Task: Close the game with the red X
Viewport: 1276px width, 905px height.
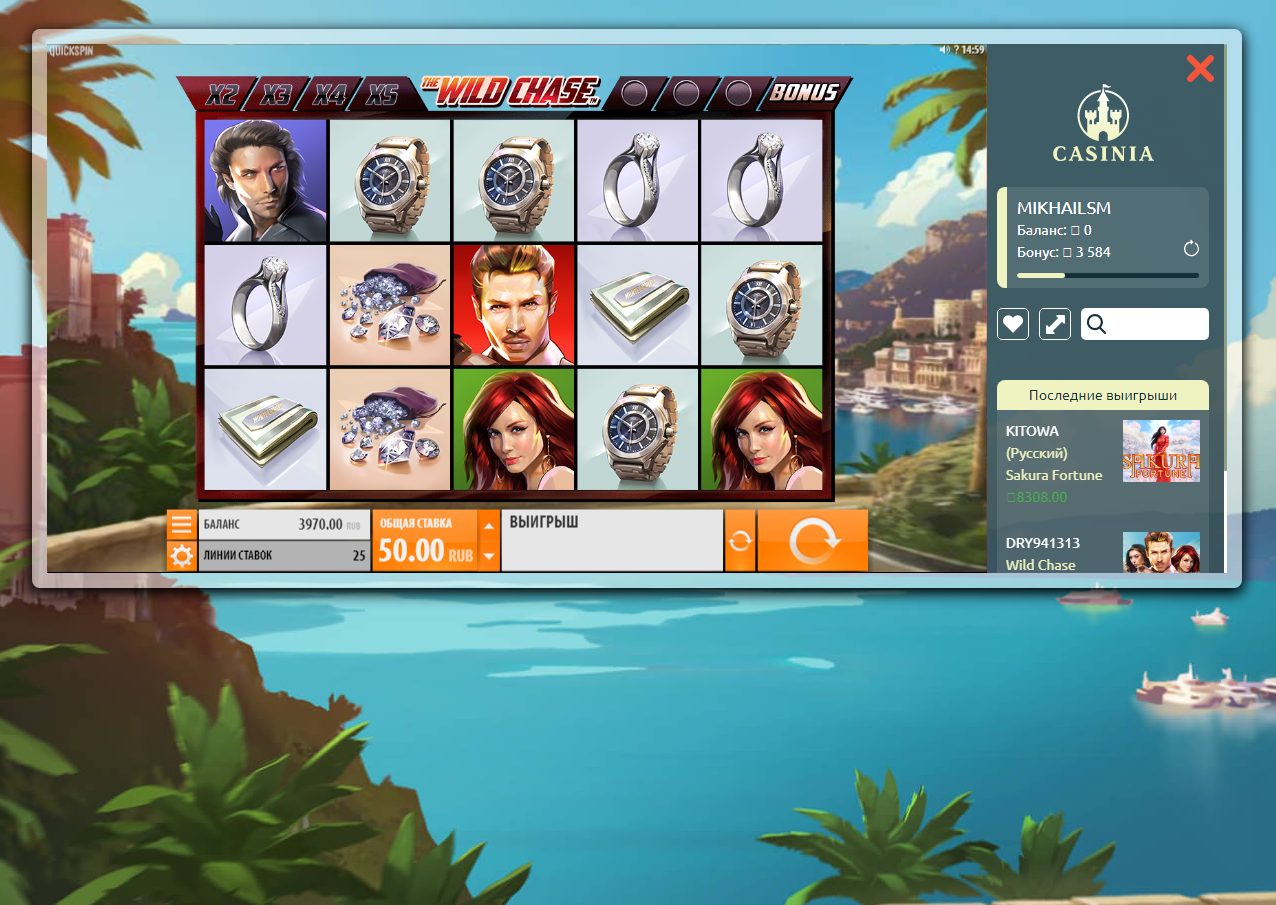Action: point(1199,68)
